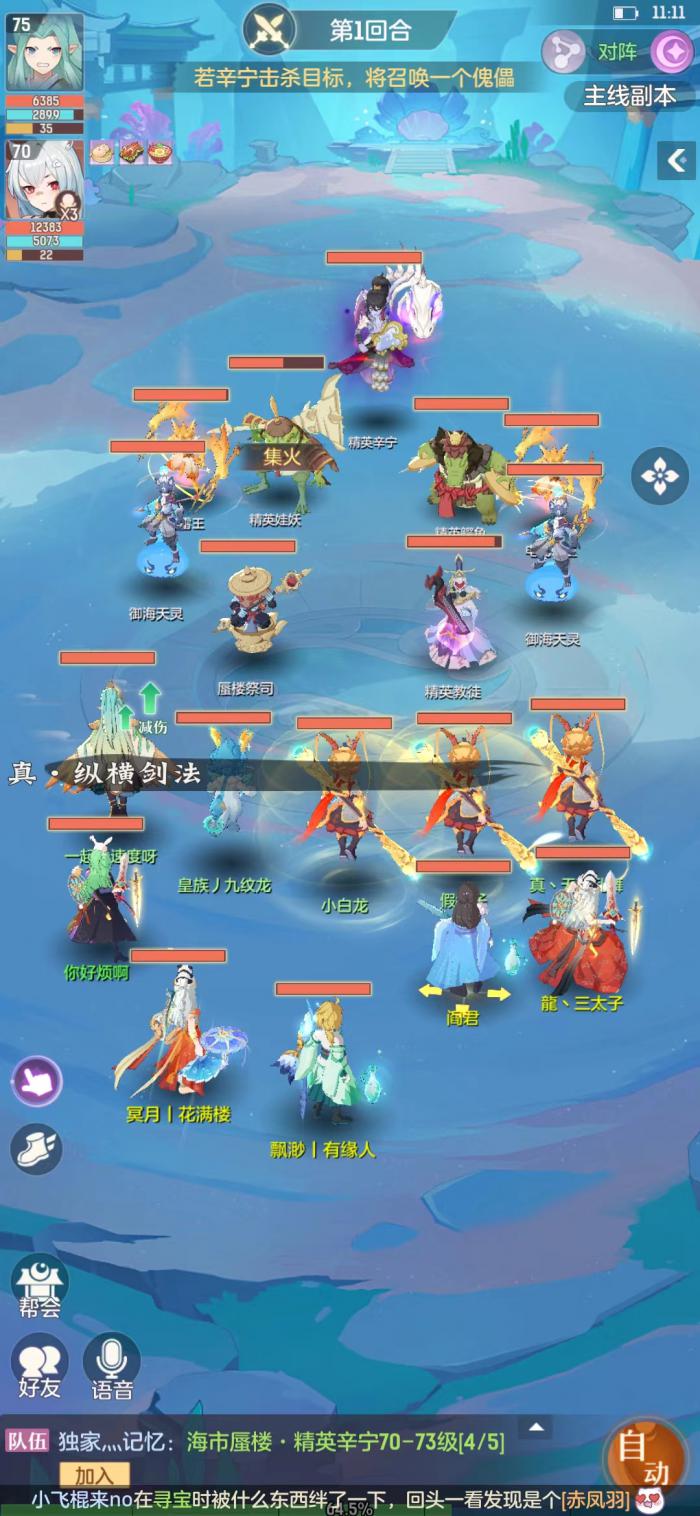
Task: Tap the winged boot escape button
Action: 37,1149
